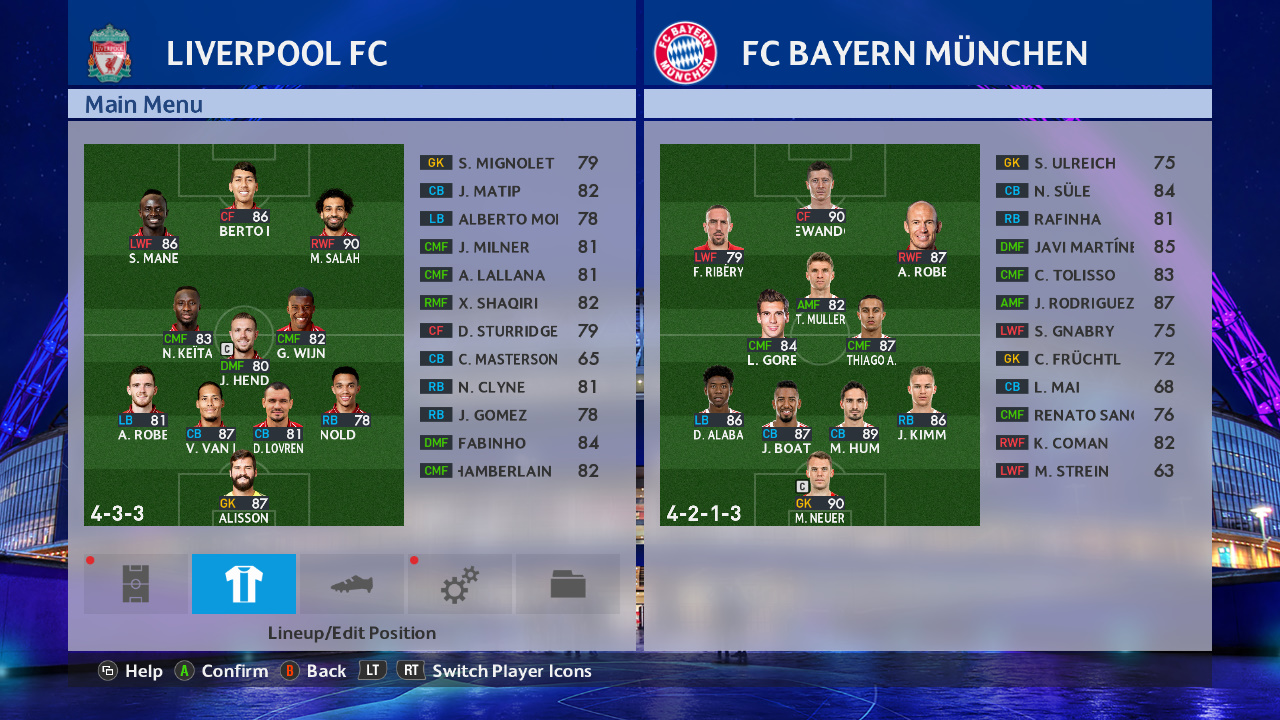Select J. Rodriguez in Bayern's substitutes
Image resolution: width=1280 pixels, height=720 pixels.
point(1083,303)
